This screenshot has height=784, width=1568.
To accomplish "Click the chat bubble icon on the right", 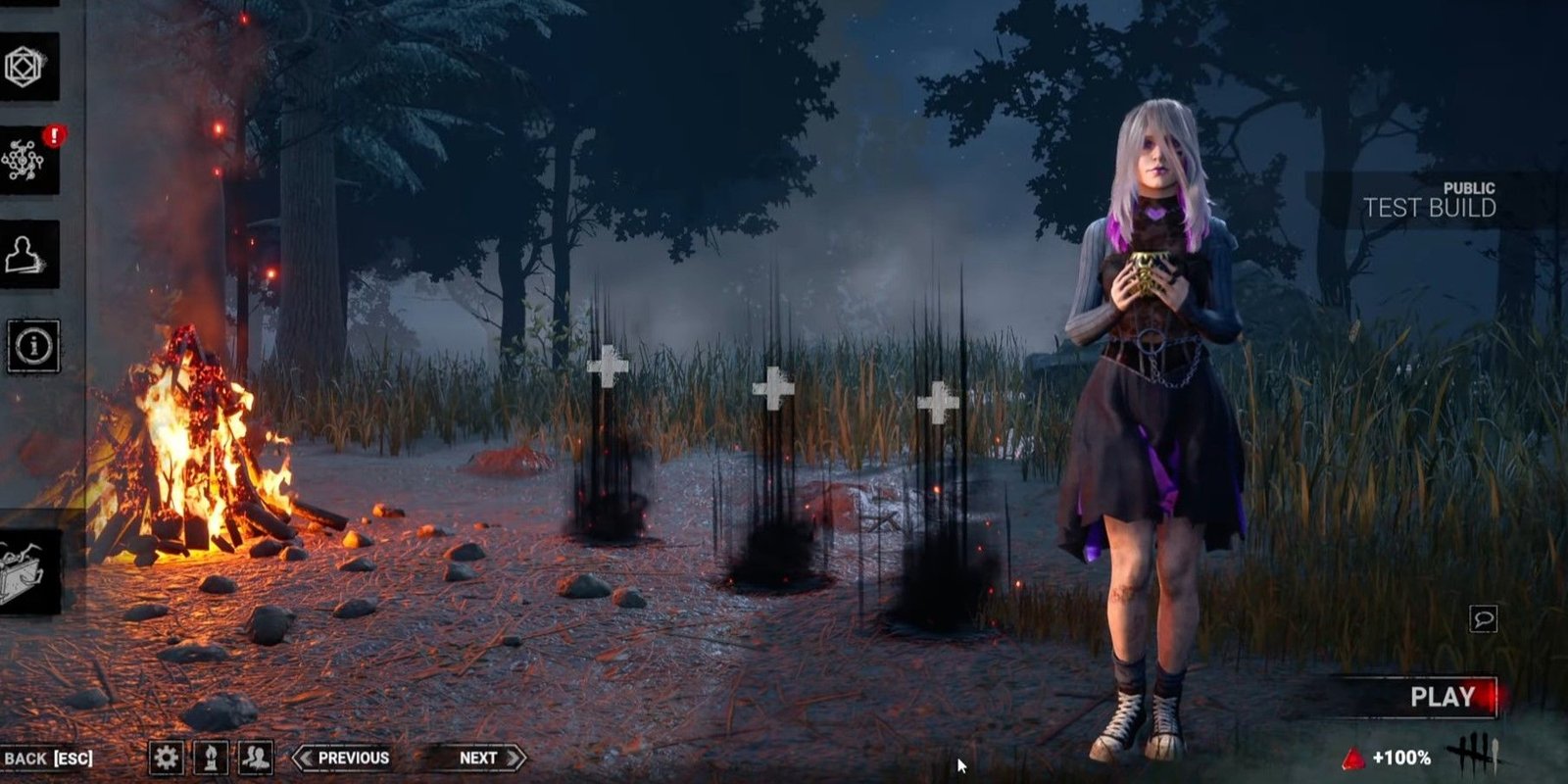I will click(x=1483, y=616).
